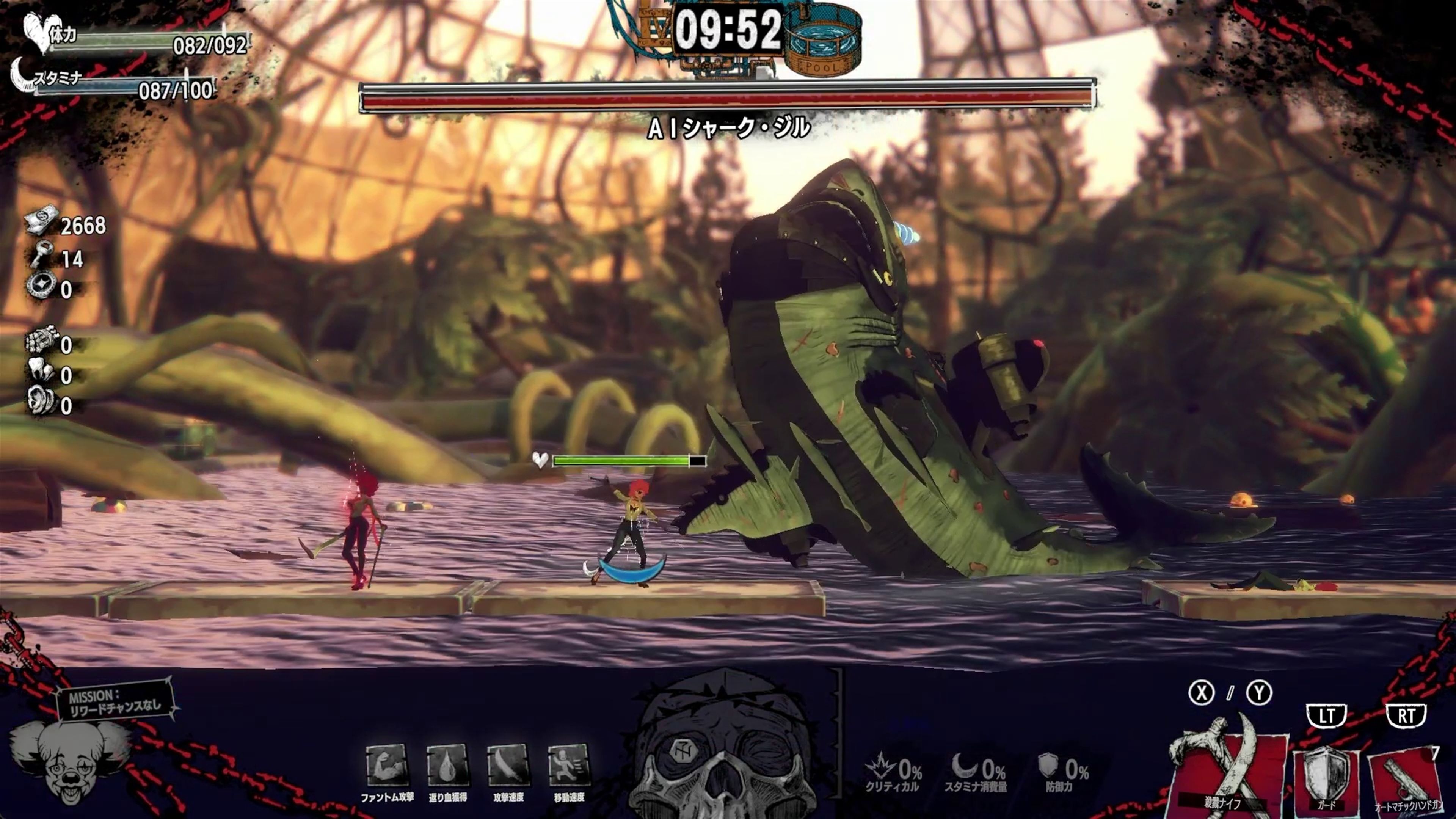Select the 移動速度 running figure icon
The height and width of the screenshot is (819, 1456).
point(569,766)
